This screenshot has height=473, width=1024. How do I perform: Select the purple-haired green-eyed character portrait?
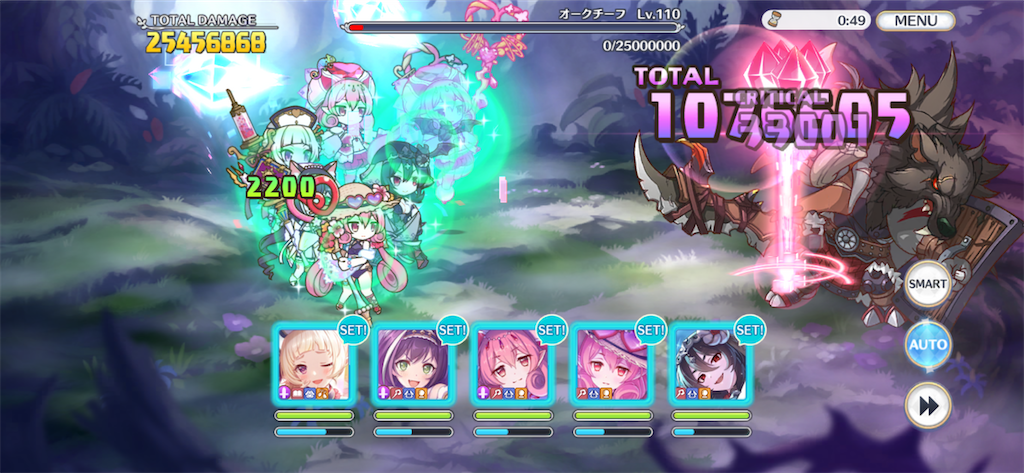pyautogui.click(x=413, y=363)
